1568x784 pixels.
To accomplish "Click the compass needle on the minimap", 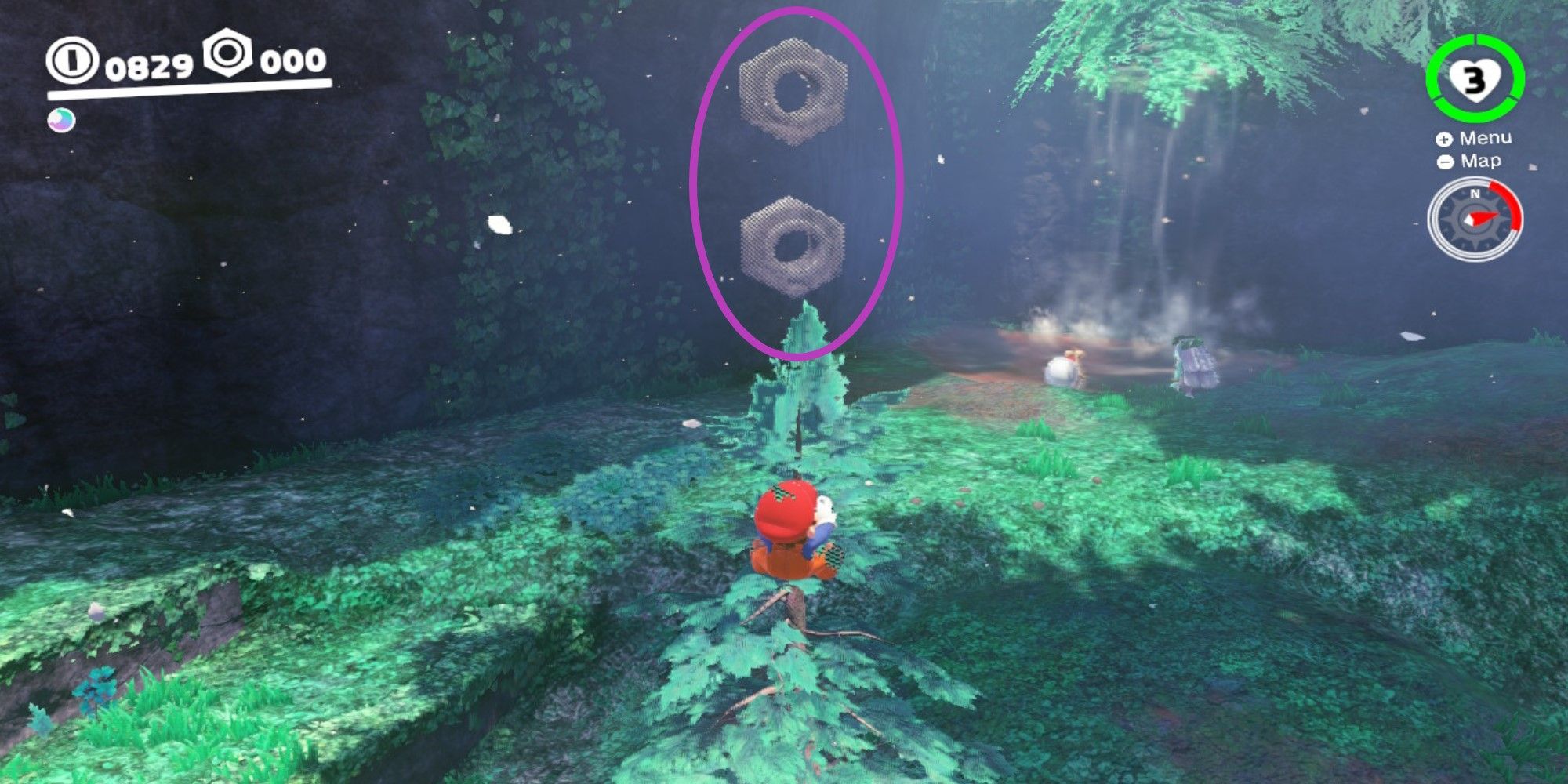I will pyautogui.click(x=1484, y=217).
